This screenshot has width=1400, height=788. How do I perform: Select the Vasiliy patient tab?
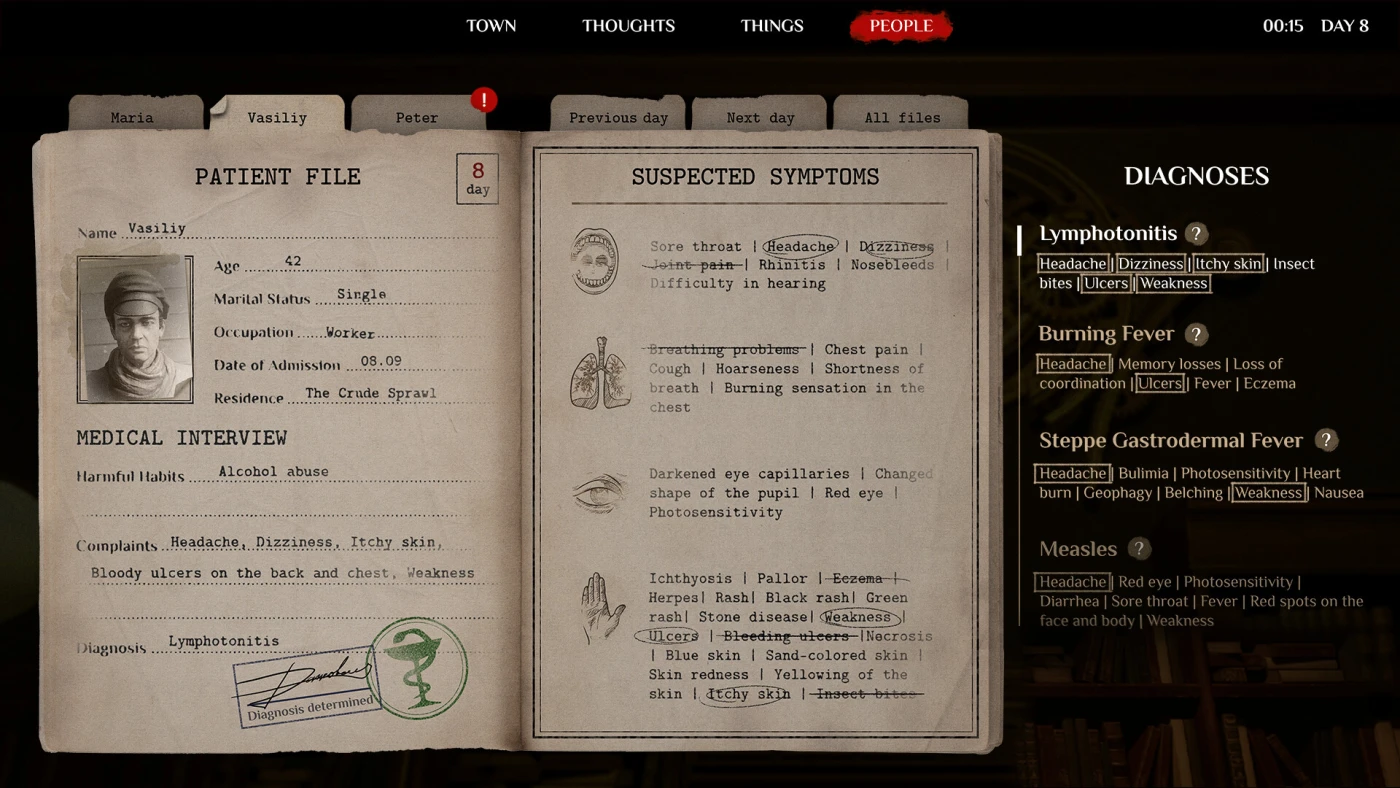(x=277, y=117)
